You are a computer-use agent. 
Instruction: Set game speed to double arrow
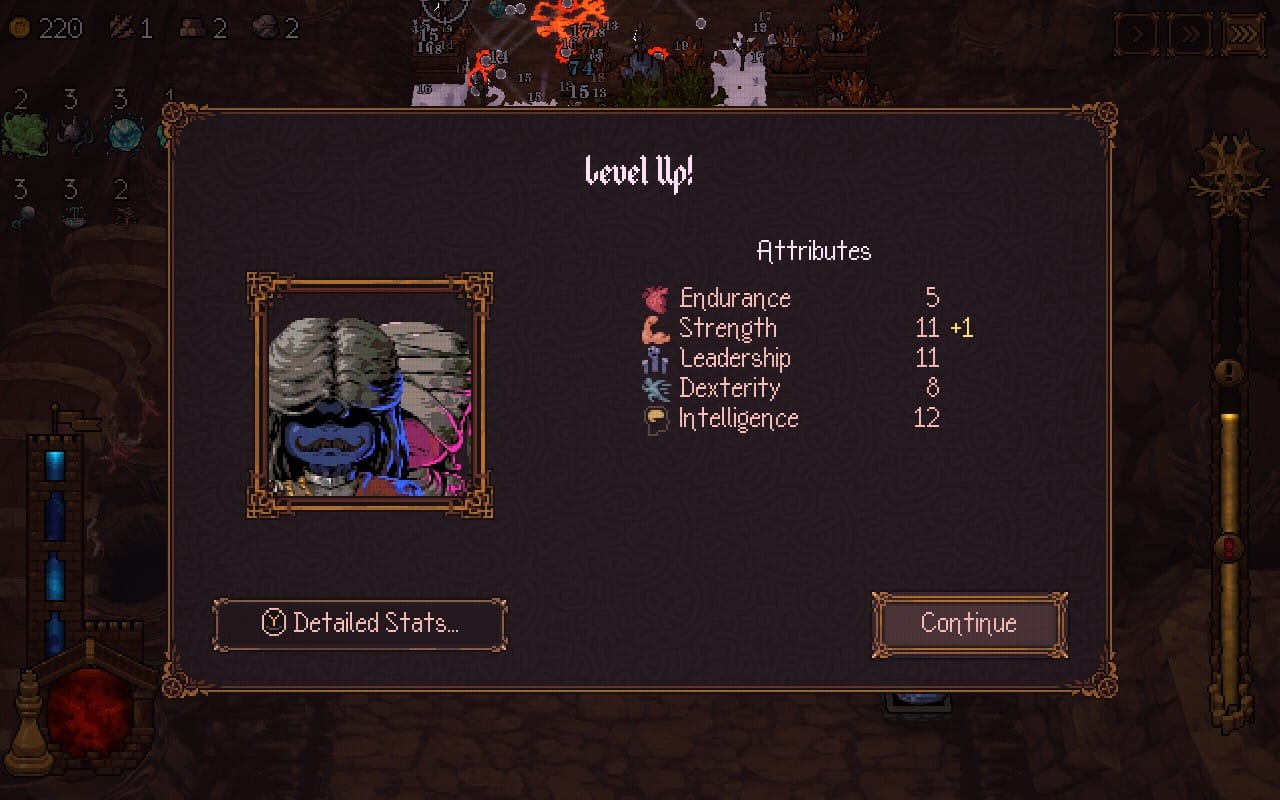[1190, 36]
